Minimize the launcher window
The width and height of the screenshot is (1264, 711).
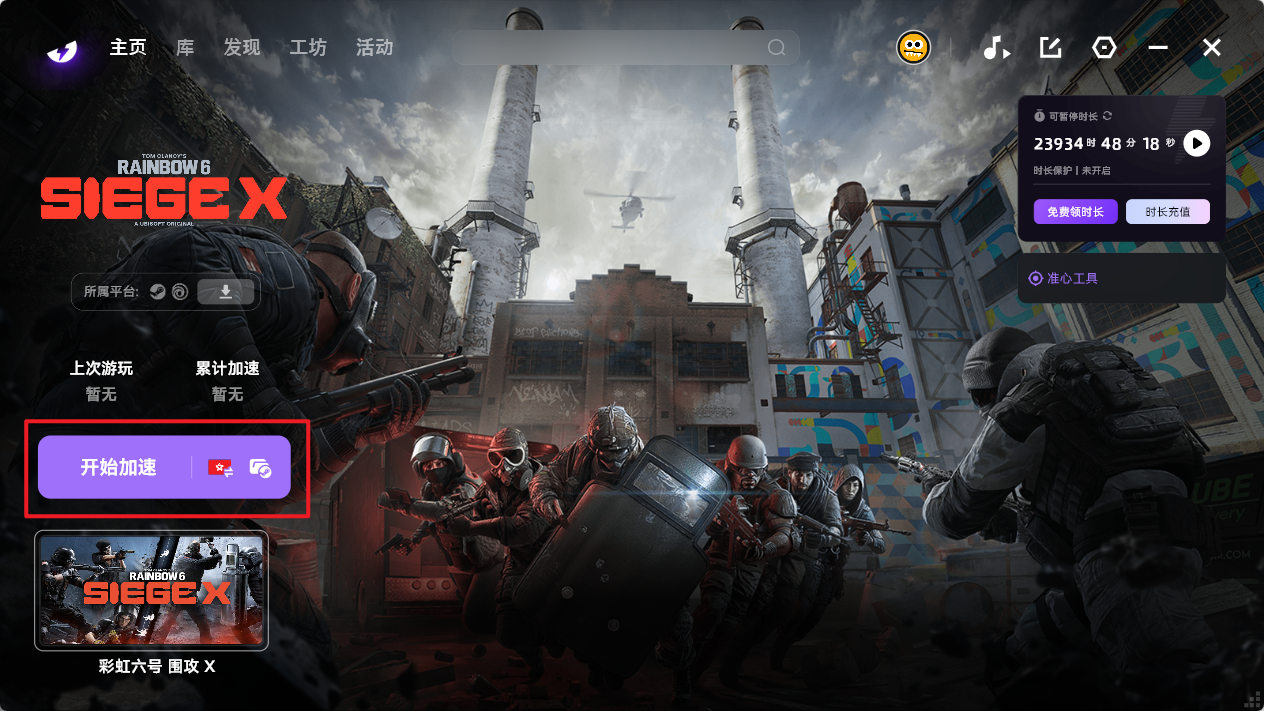coord(1158,48)
